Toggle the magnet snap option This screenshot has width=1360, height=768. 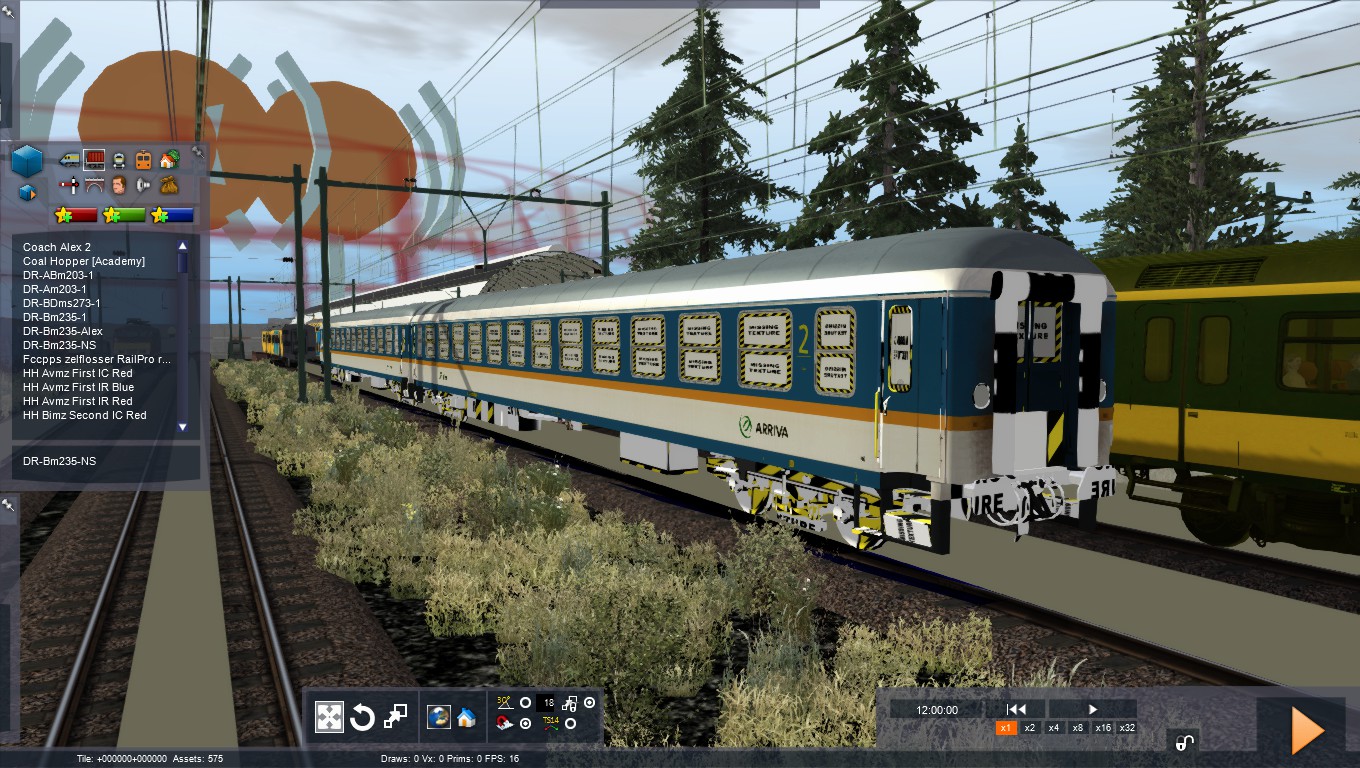505,724
